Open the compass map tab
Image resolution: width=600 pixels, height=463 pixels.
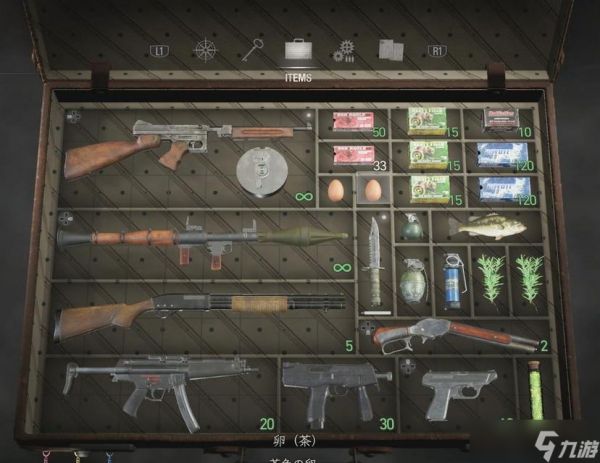coord(205,49)
